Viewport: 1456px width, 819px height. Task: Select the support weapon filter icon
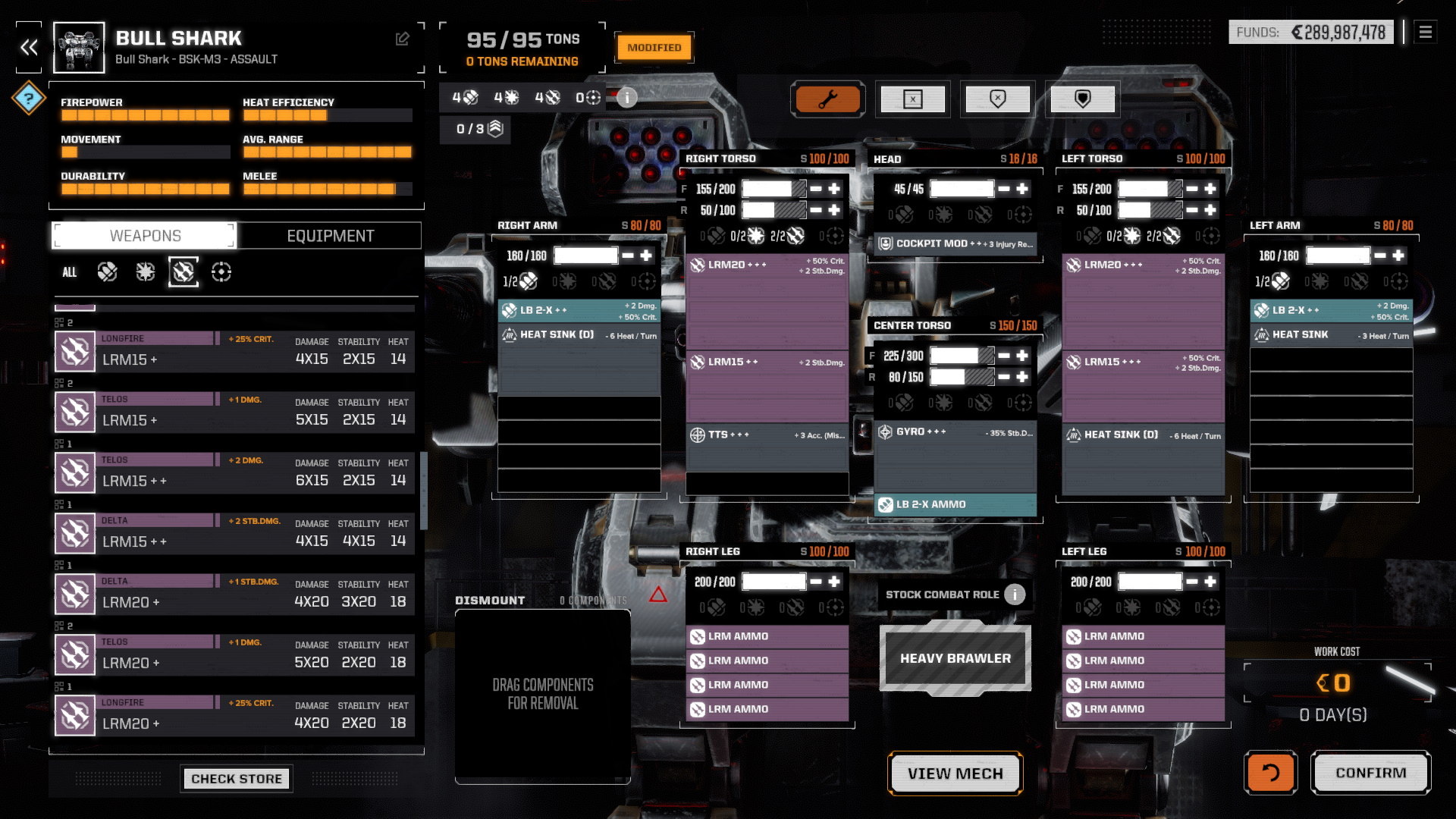tap(222, 271)
